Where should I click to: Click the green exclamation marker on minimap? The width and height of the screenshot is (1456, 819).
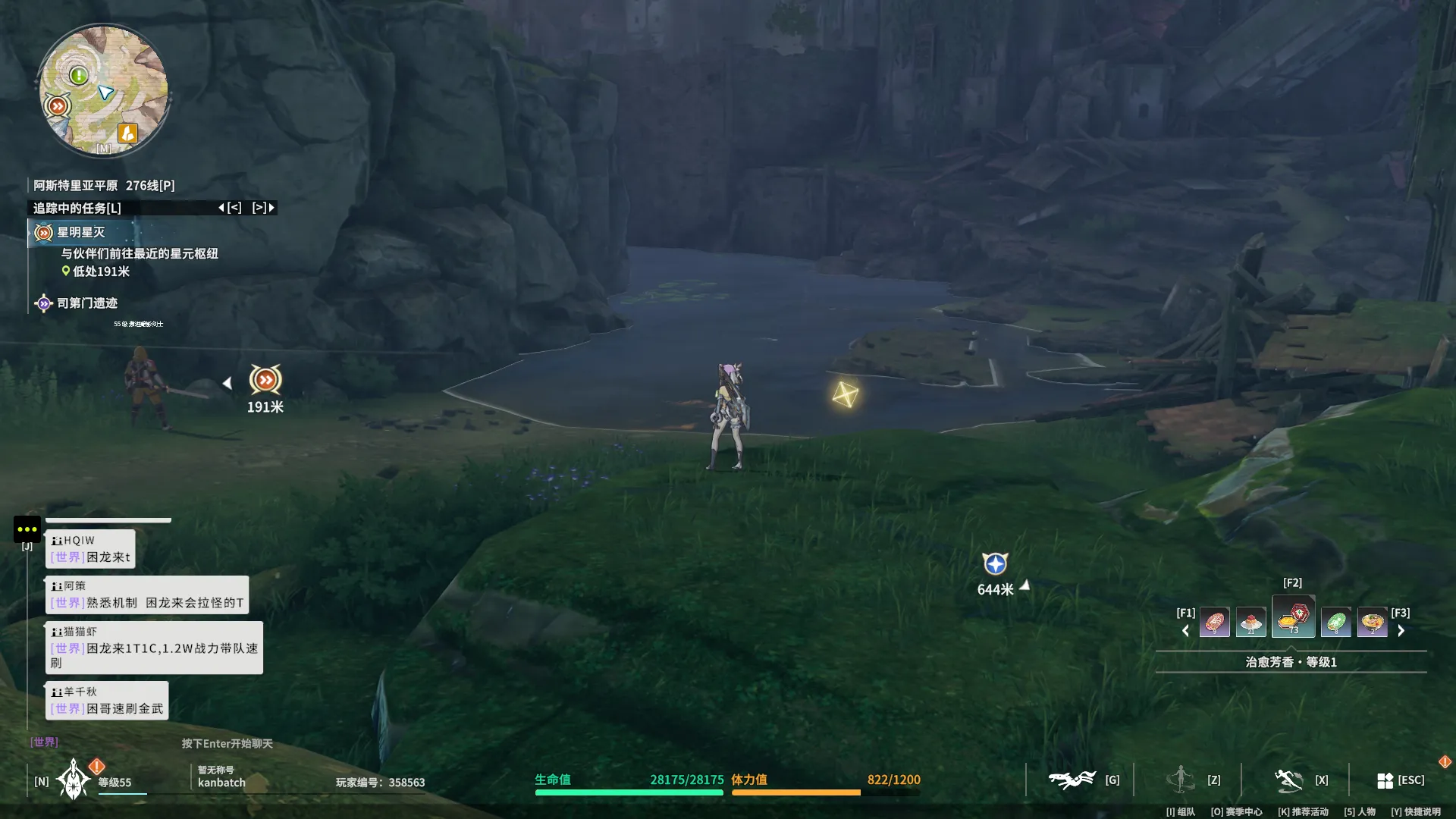point(78,75)
